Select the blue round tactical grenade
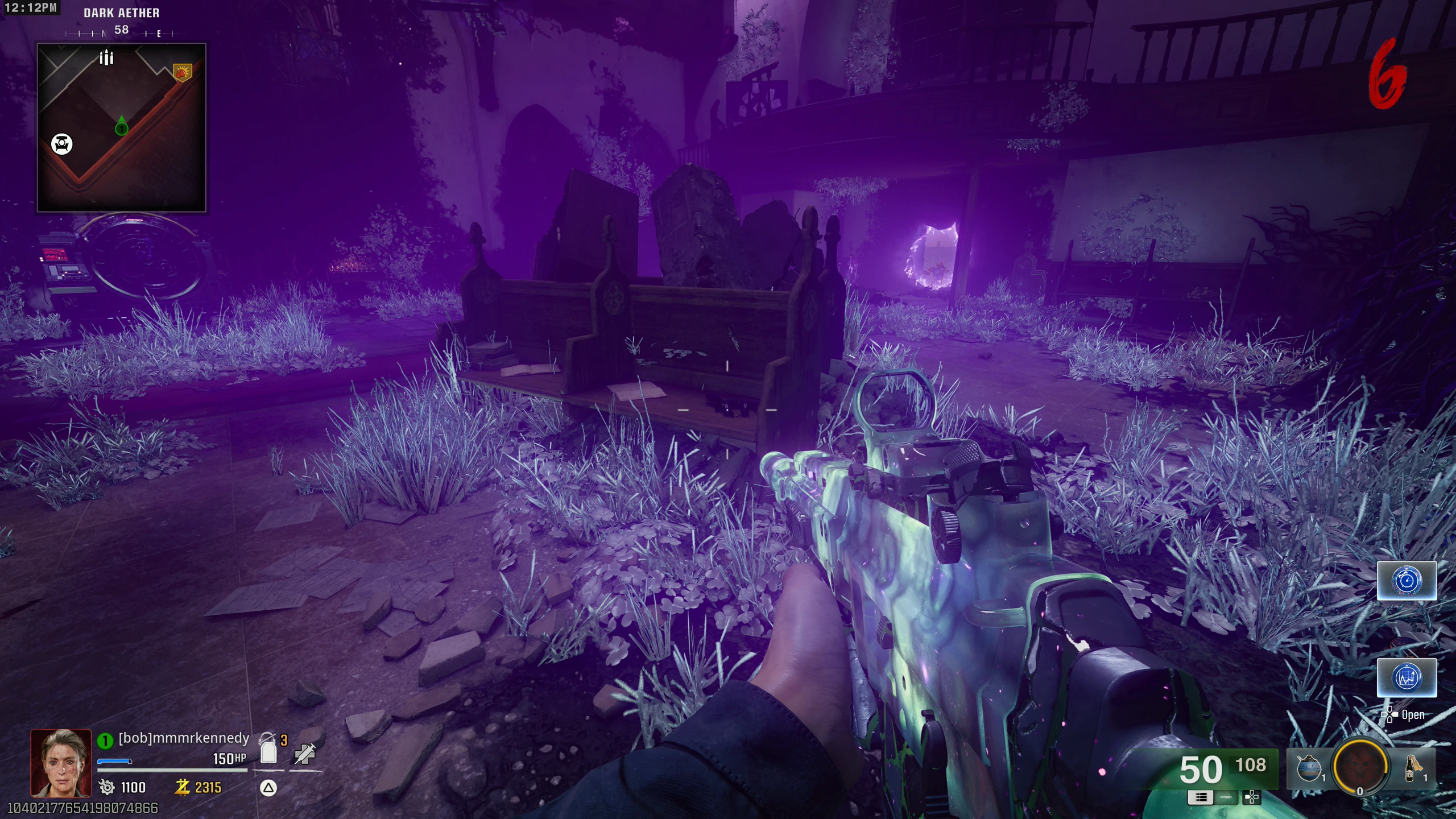 pos(1308,768)
